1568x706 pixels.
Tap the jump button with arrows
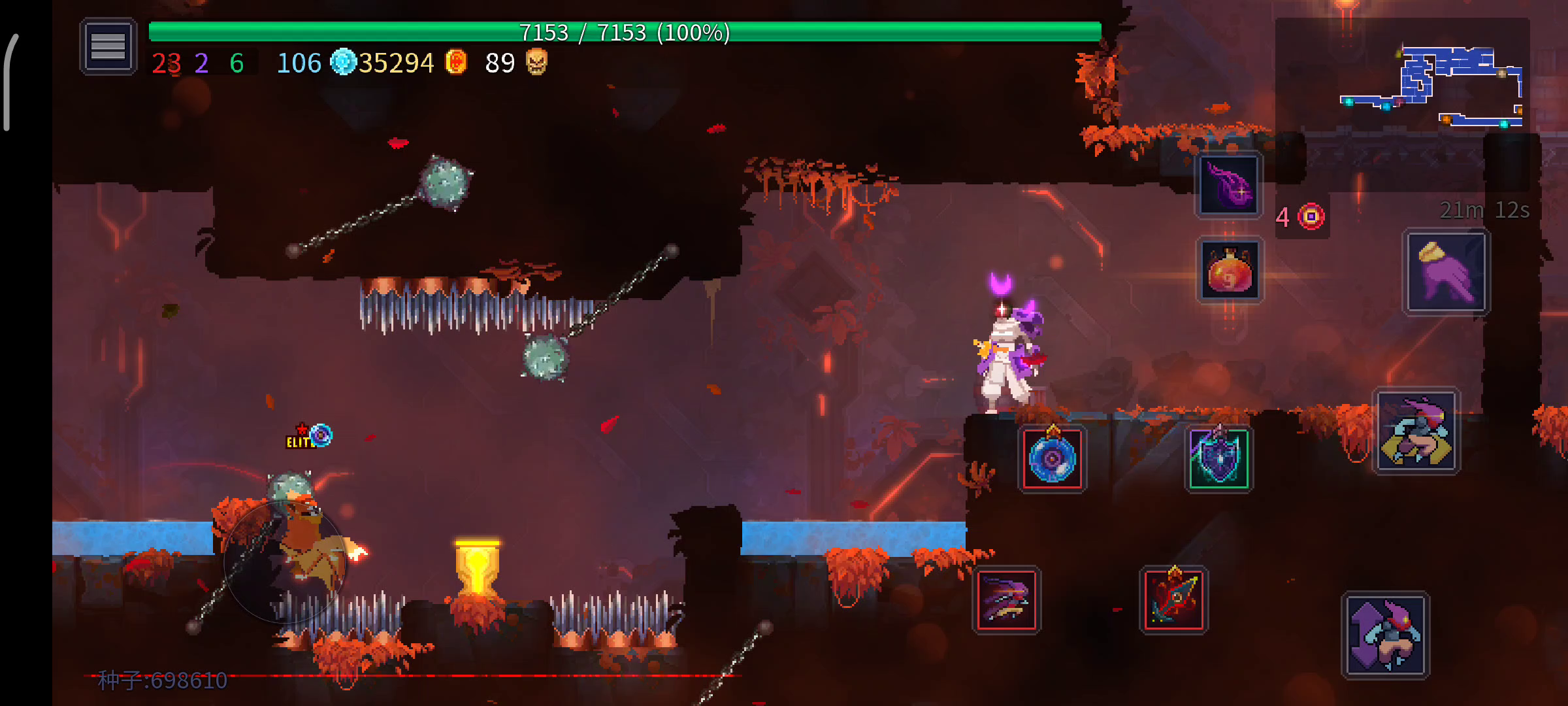click(x=1385, y=635)
